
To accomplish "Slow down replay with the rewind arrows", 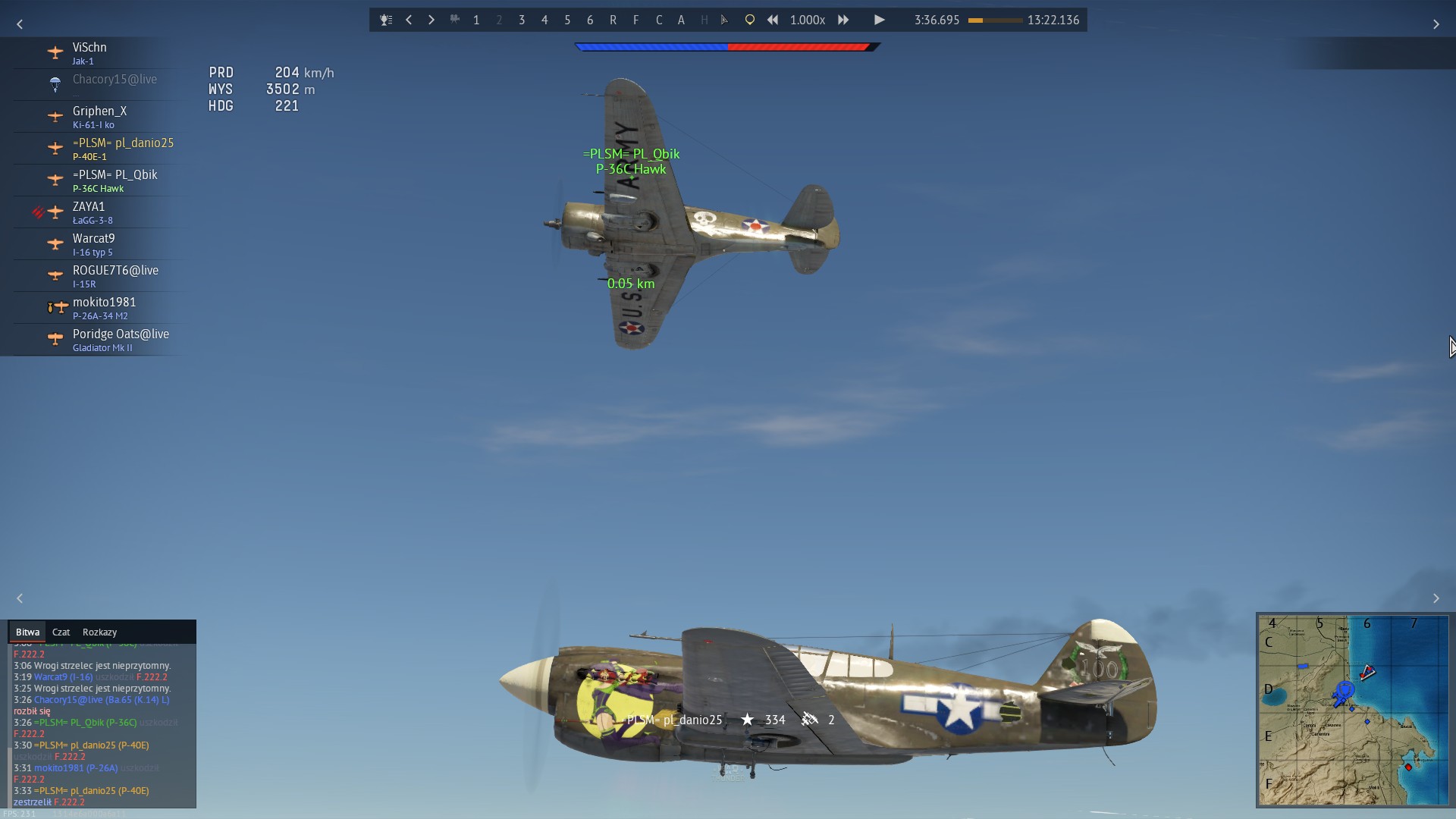I will pos(773,20).
